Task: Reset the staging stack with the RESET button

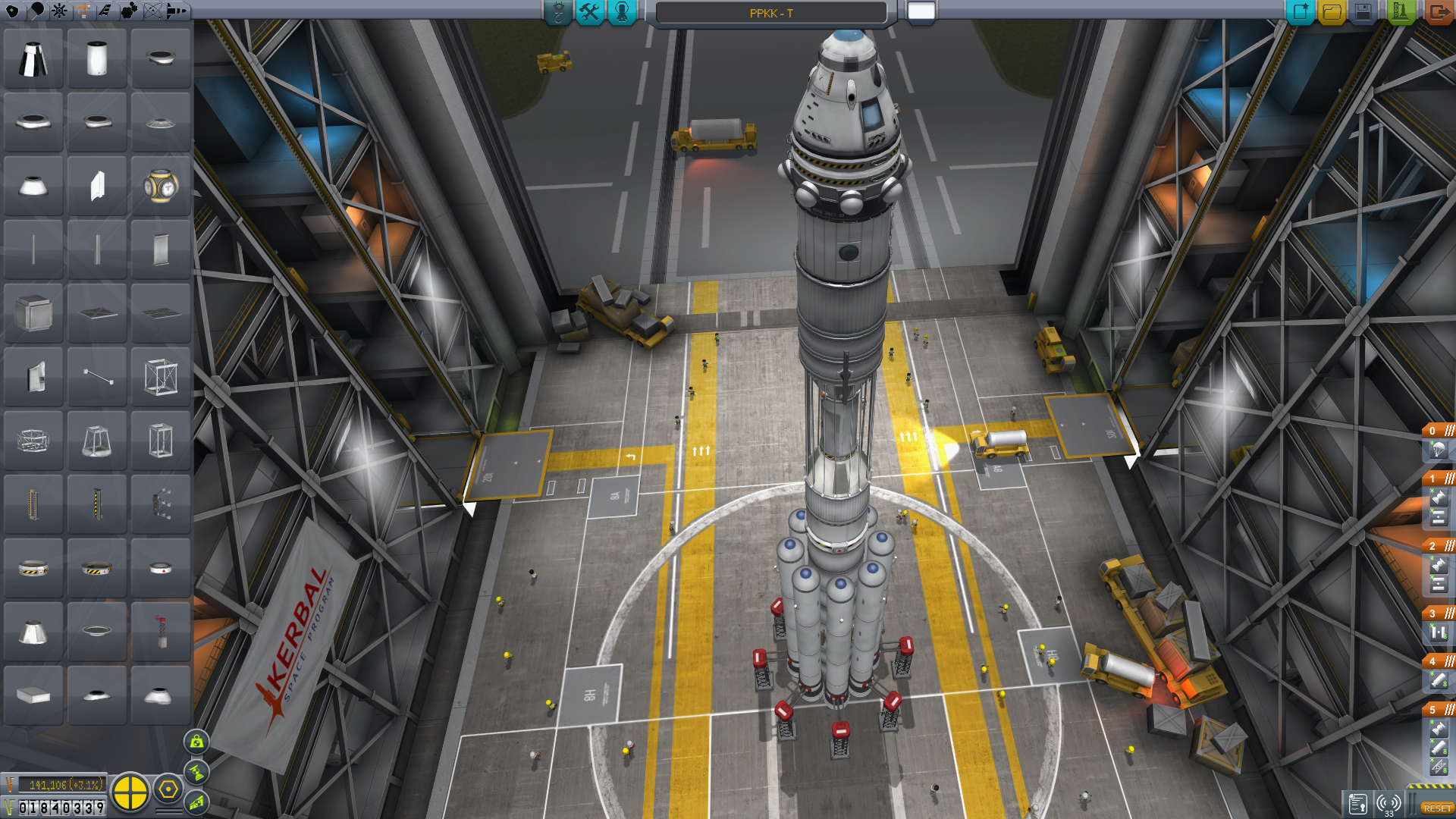Action: point(1437,808)
